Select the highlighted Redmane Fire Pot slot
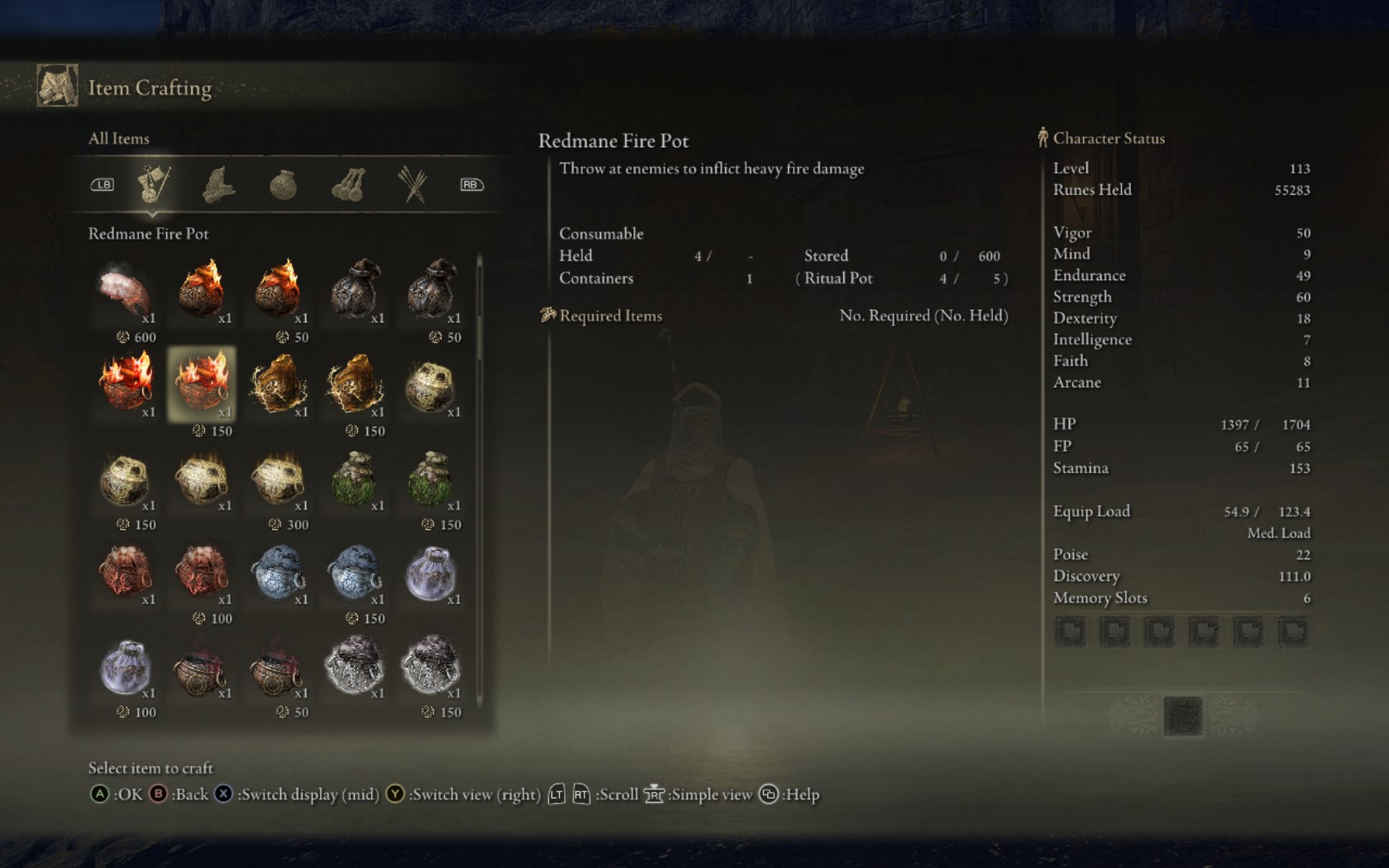 202,383
